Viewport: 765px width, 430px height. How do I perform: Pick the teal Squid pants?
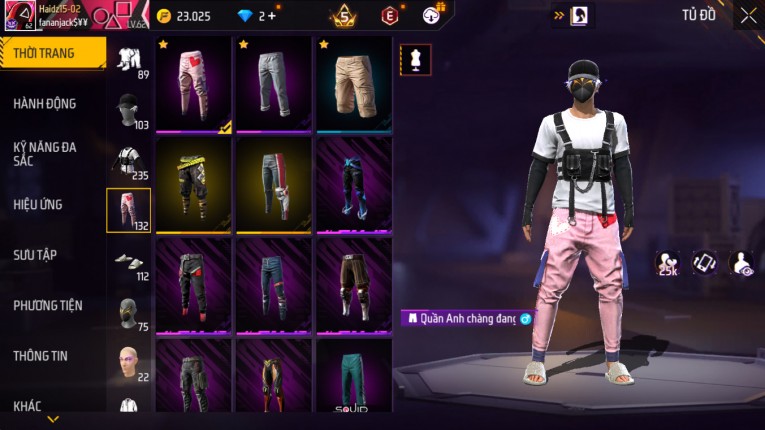point(354,378)
